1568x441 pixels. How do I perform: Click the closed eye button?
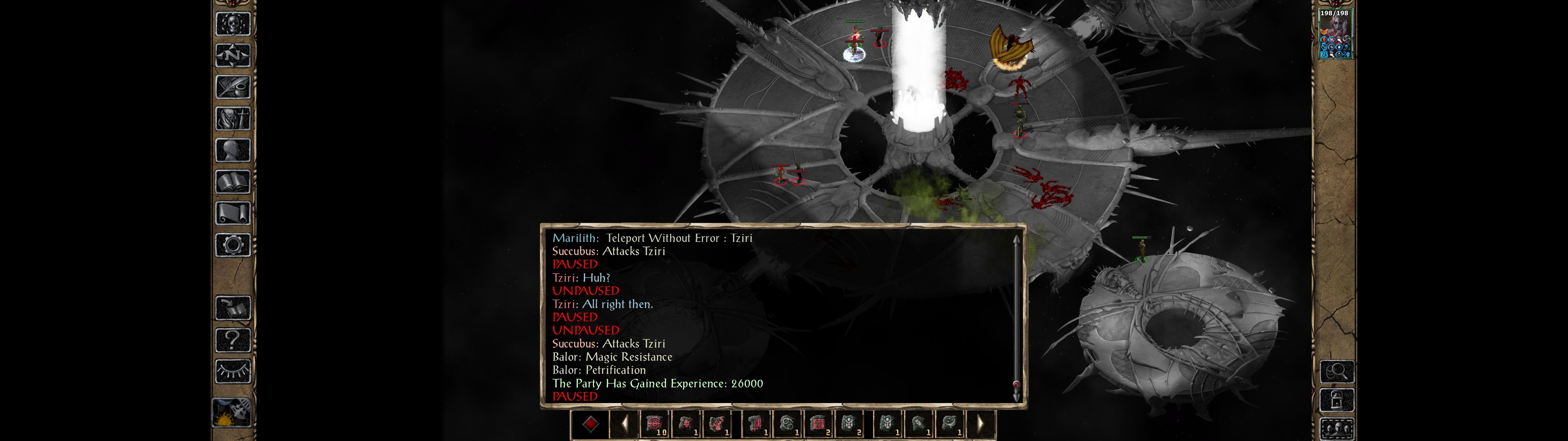(232, 371)
